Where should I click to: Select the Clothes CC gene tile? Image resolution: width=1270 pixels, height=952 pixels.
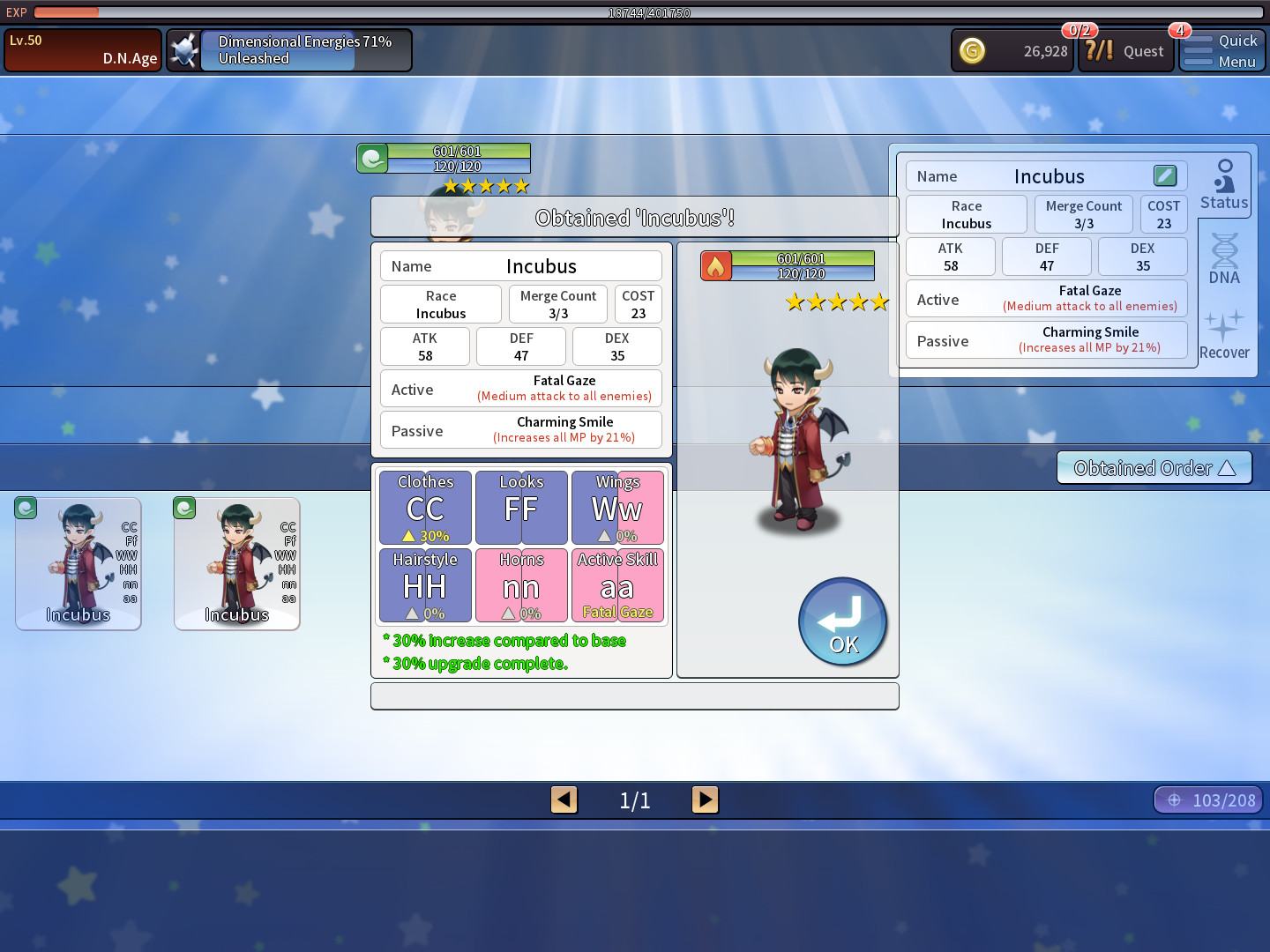[425, 508]
